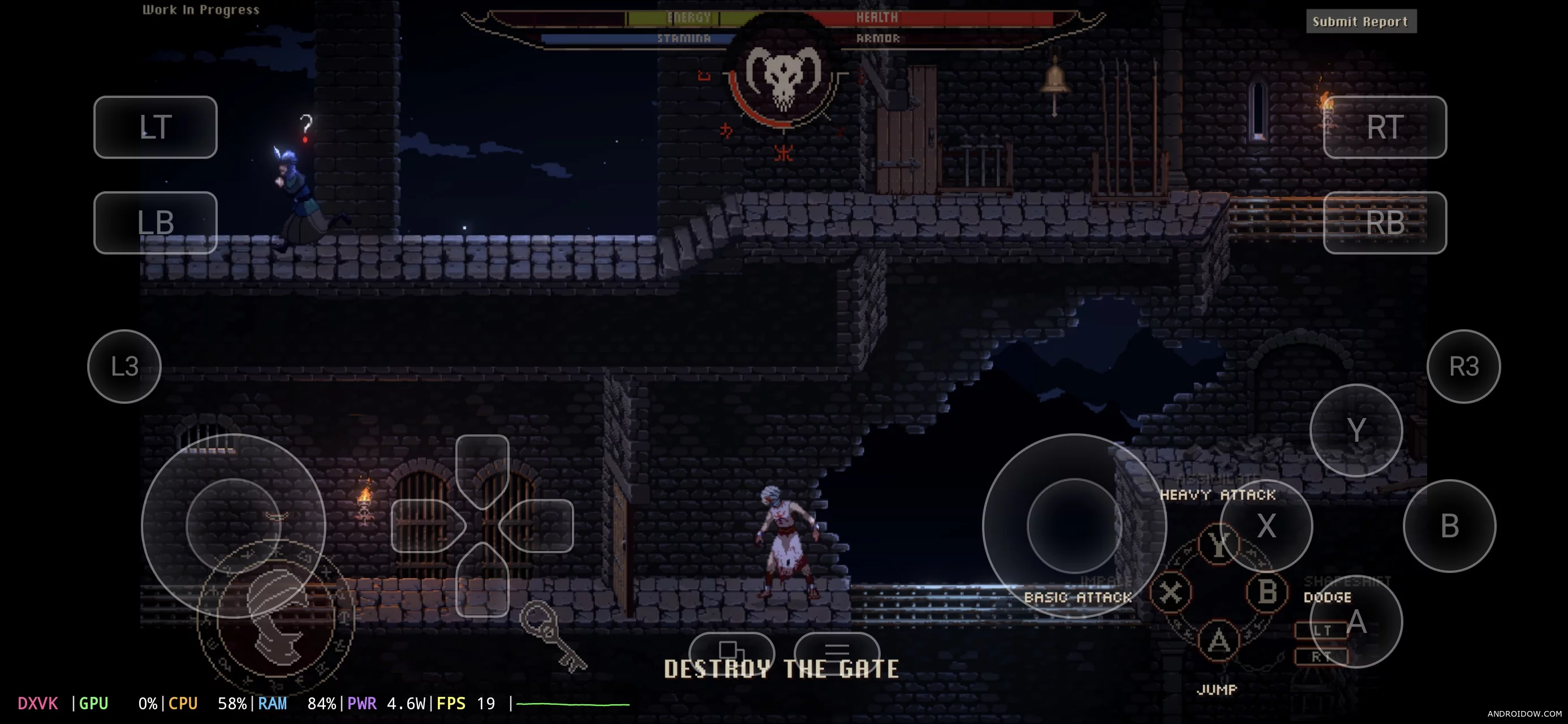Tap the LT on-screen trigger button
The height and width of the screenshot is (724, 1568).
(x=155, y=127)
